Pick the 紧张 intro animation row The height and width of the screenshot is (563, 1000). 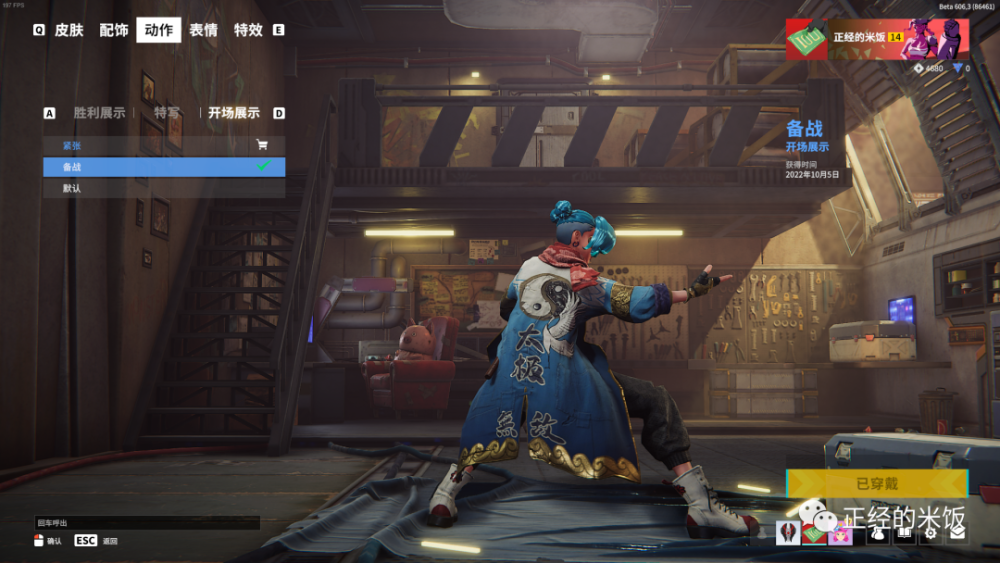point(150,146)
